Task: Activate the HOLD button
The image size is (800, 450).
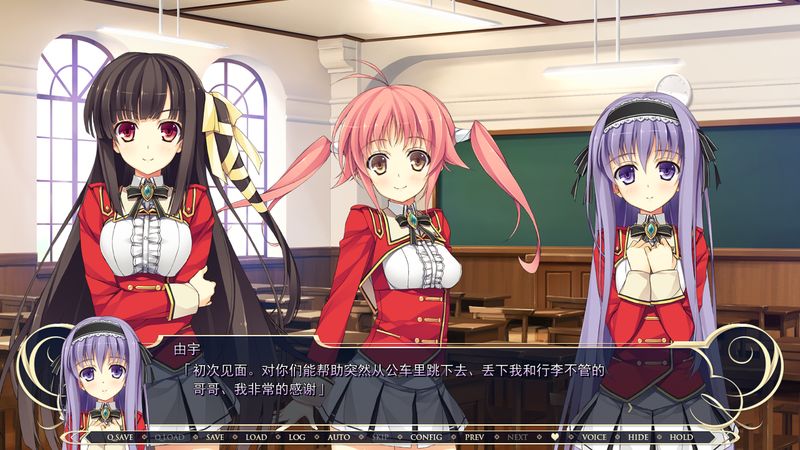Action: [x=681, y=437]
